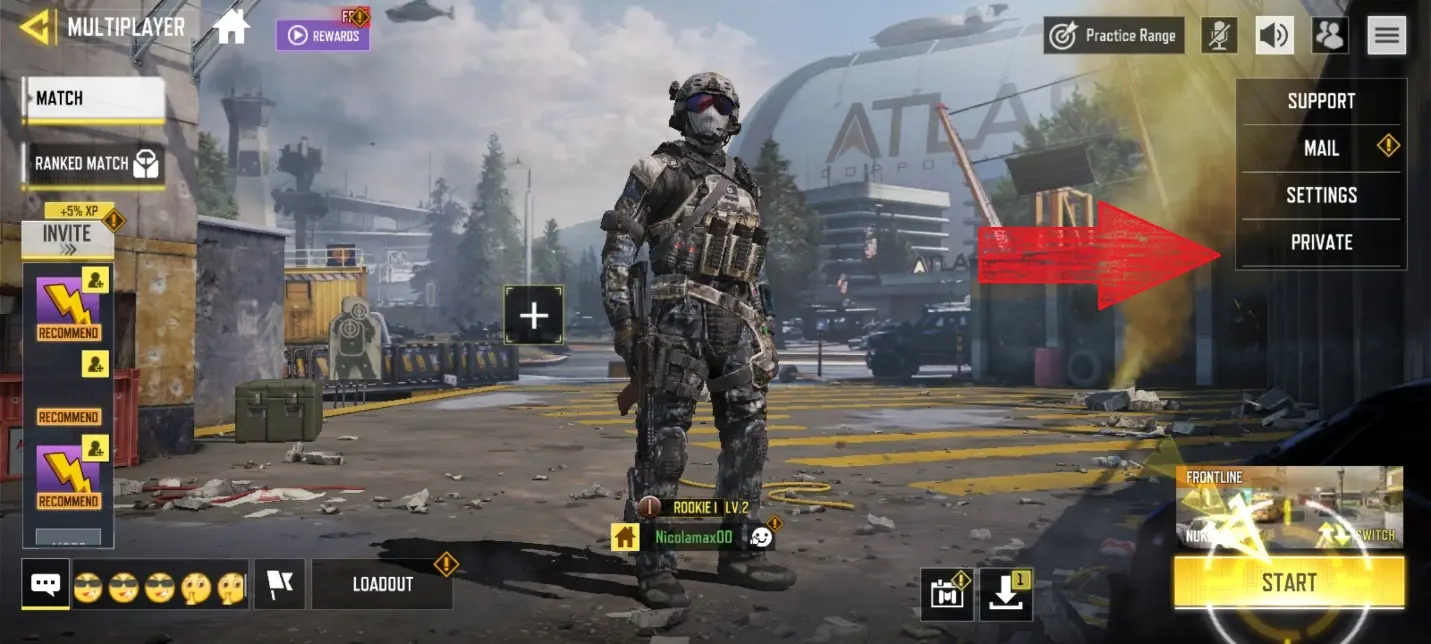Open Settings from the dropdown menu
Screen dimensions: 1431x644
(1321, 195)
